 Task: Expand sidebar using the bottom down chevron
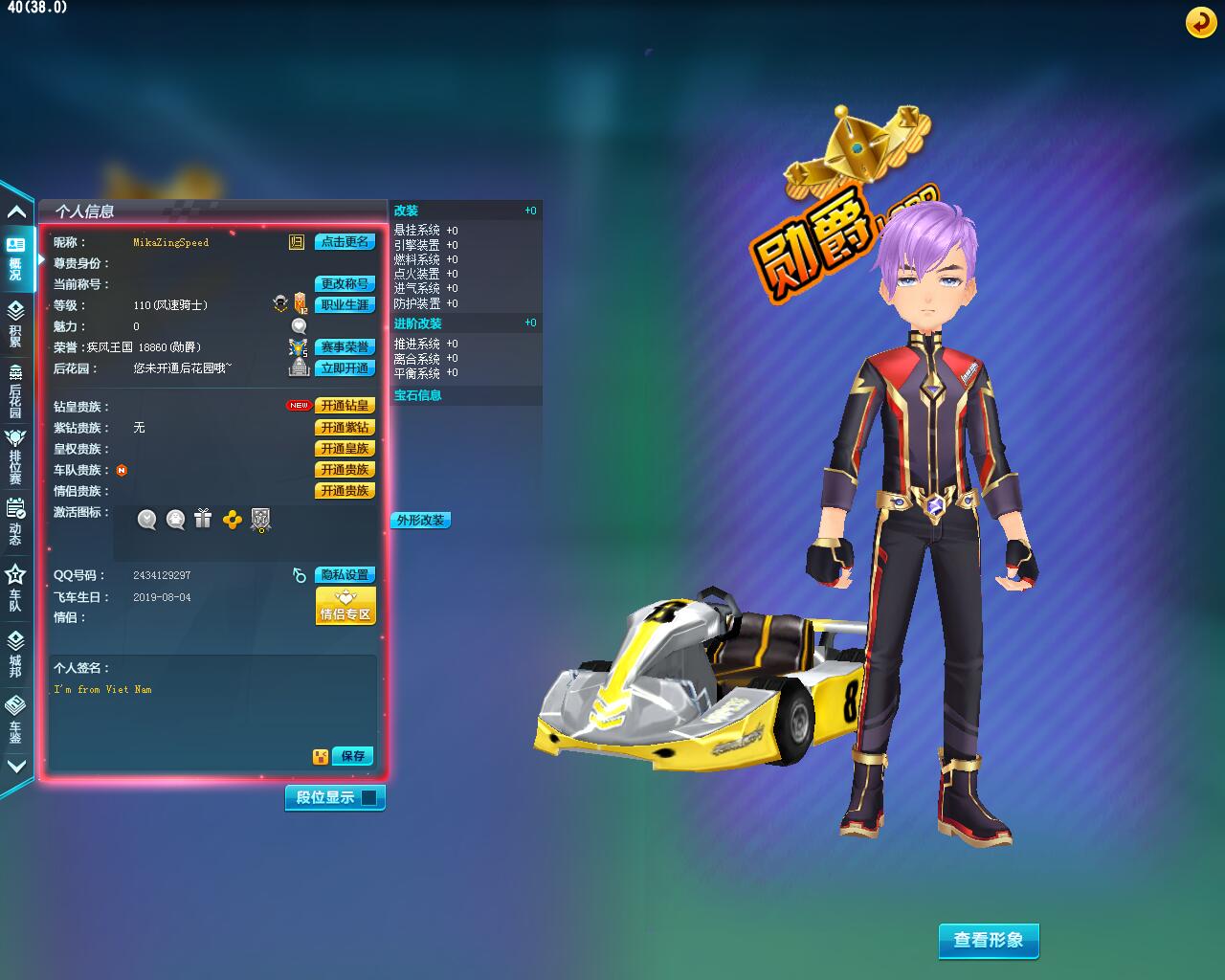click(14, 766)
